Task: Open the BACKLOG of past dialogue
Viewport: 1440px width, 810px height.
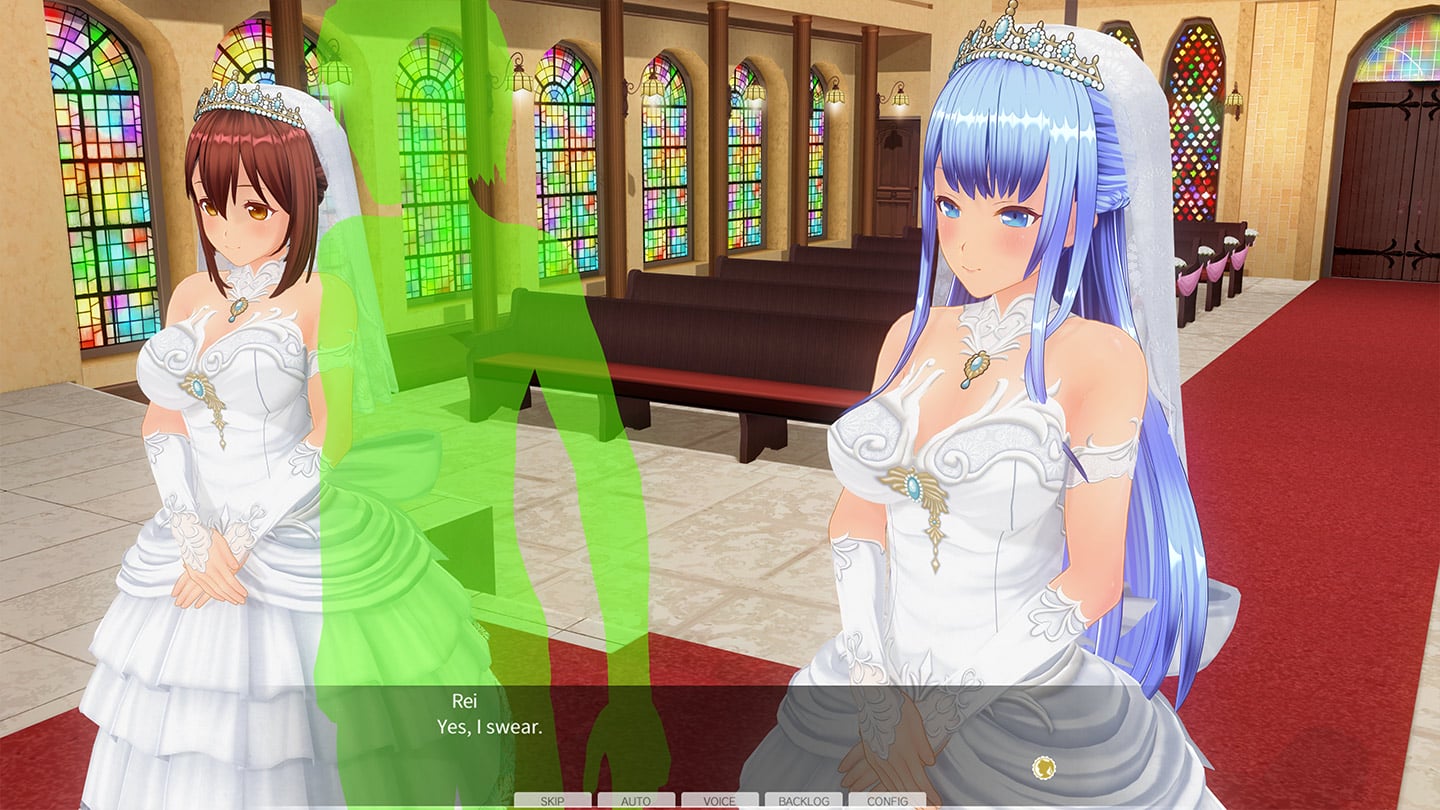Action: (803, 801)
